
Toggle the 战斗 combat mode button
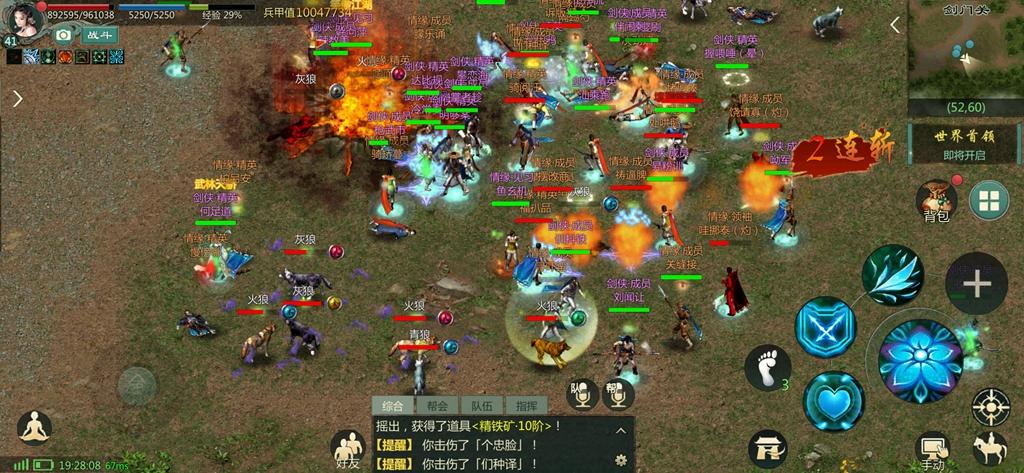pos(100,35)
